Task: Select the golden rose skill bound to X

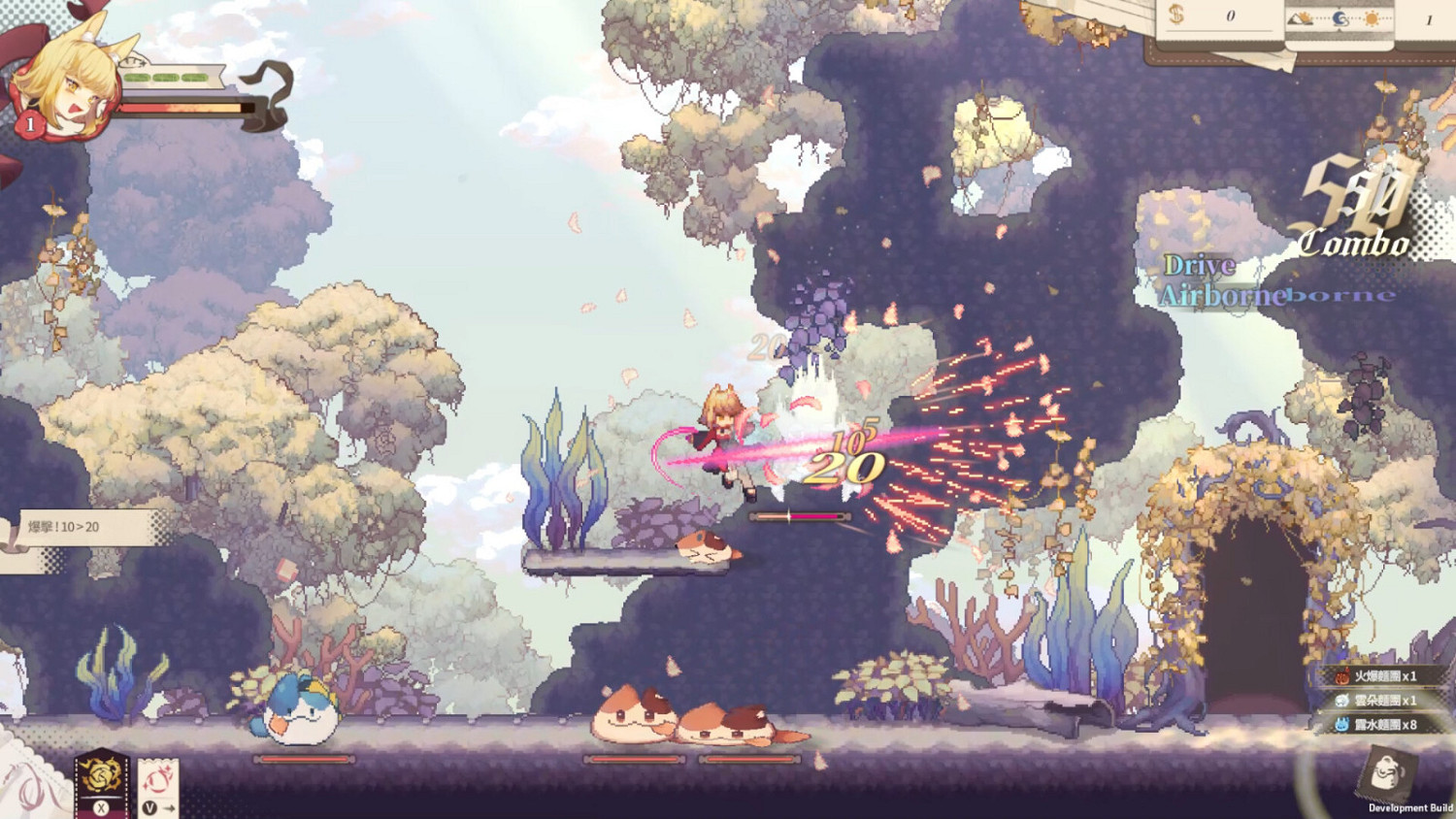Action: [x=100, y=776]
